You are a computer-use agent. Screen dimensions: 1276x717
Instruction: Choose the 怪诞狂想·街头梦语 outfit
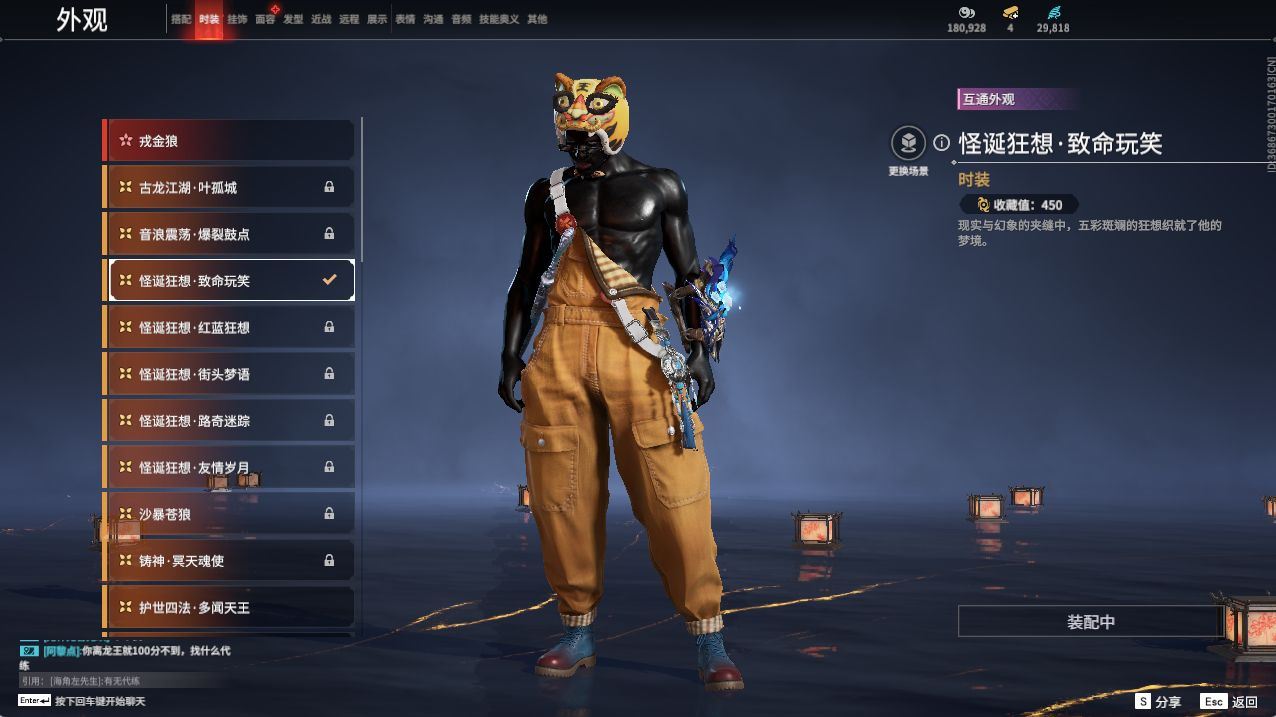(229, 374)
